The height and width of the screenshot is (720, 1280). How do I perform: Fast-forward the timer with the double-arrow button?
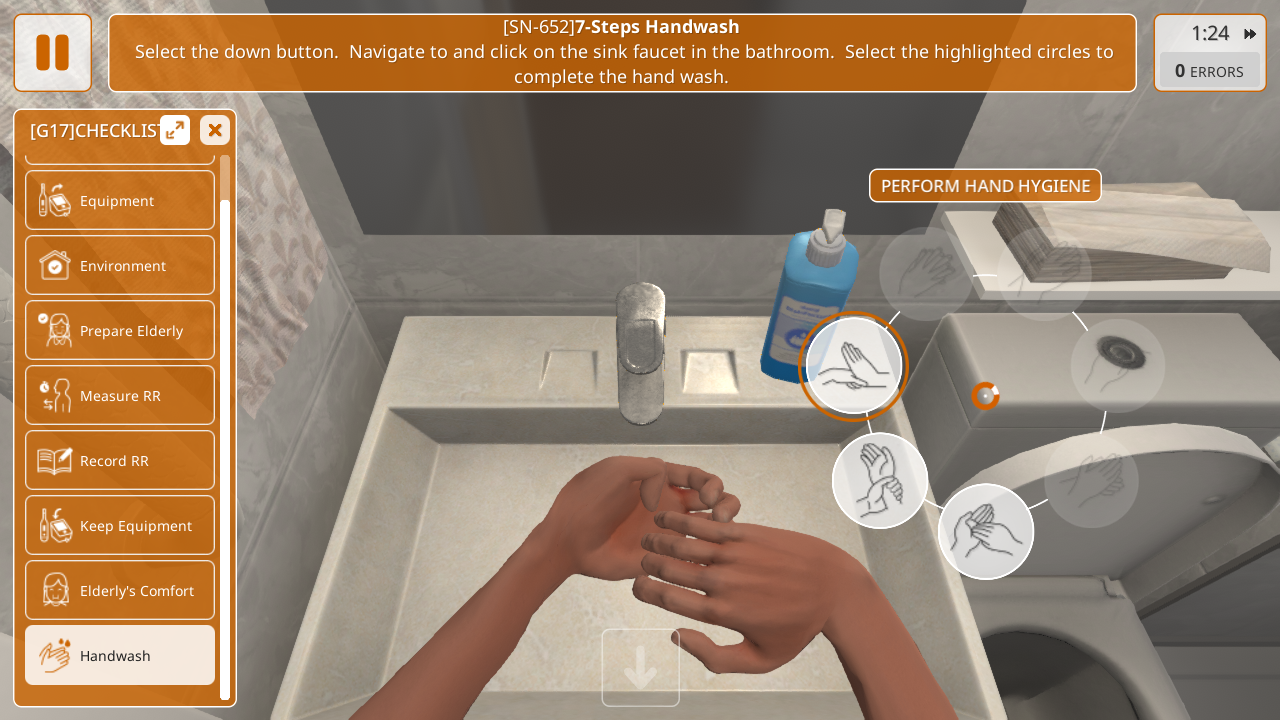point(1250,34)
